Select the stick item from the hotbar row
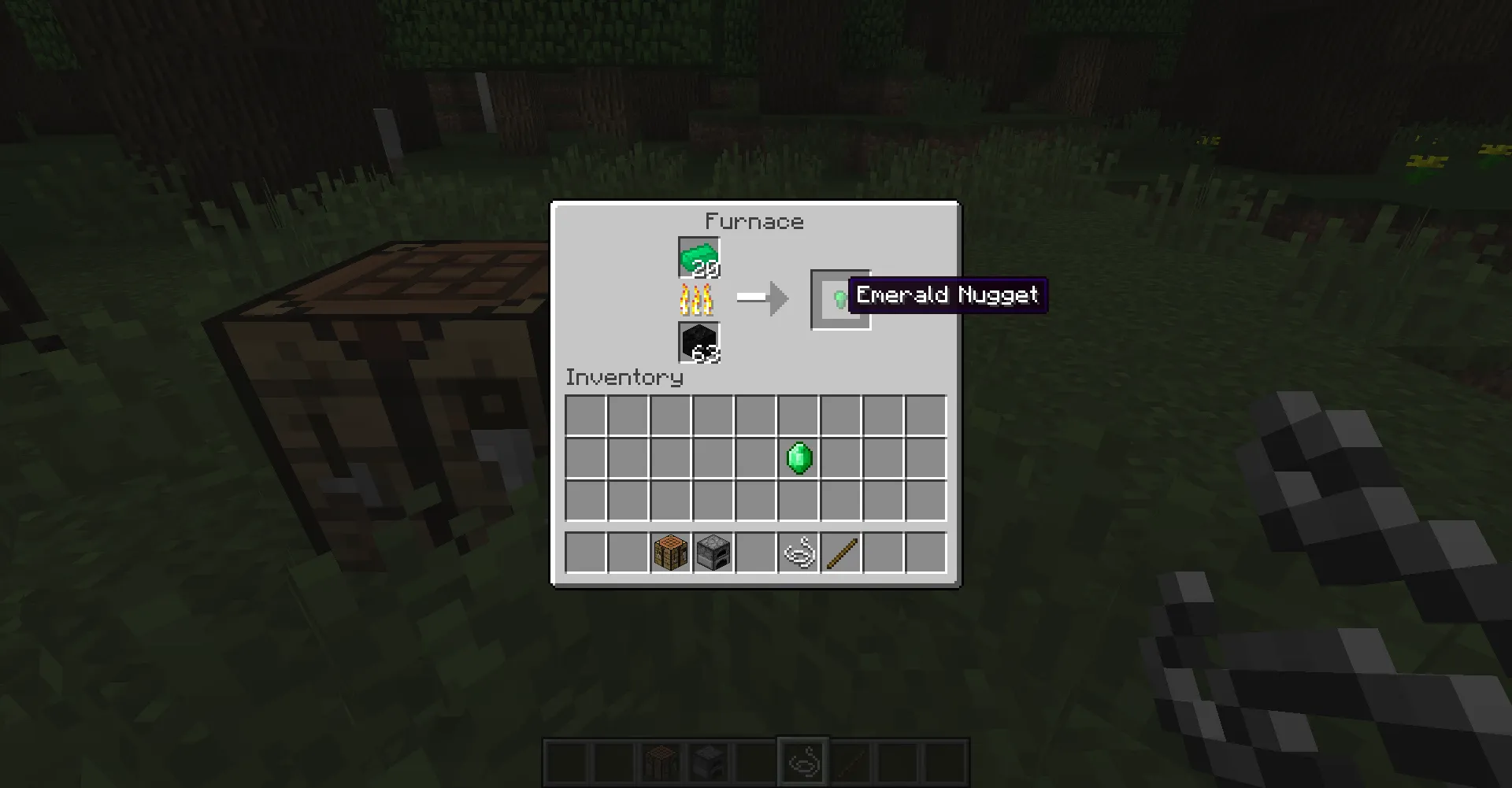The width and height of the screenshot is (1512, 788). pyautogui.click(x=841, y=552)
